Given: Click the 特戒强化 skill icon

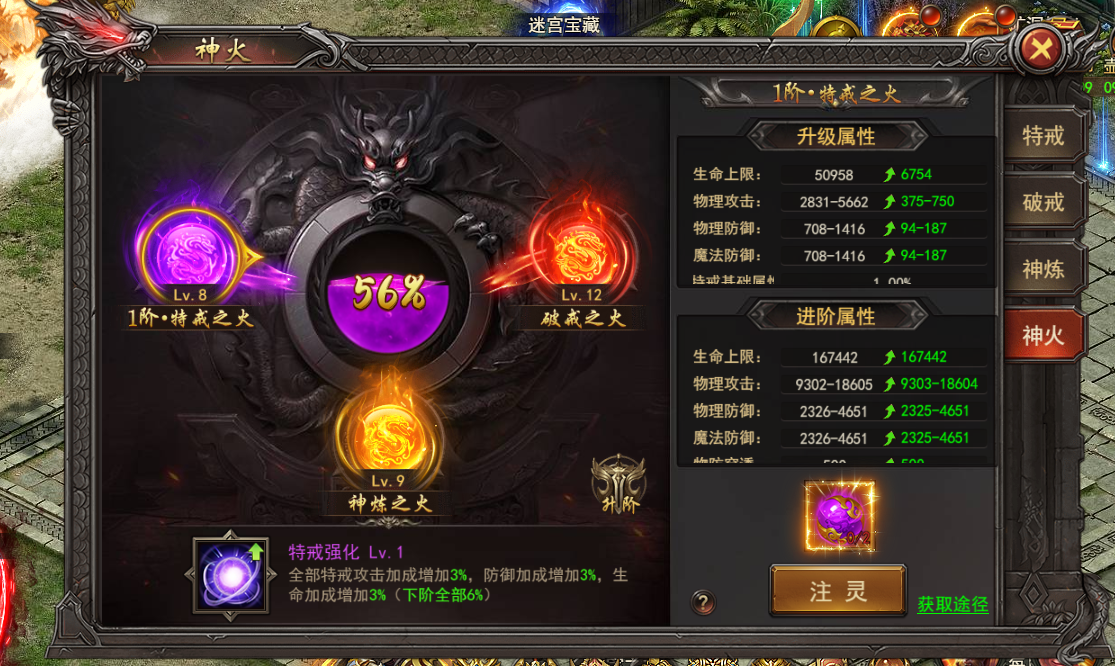Looking at the screenshot, I should tap(231, 576).
